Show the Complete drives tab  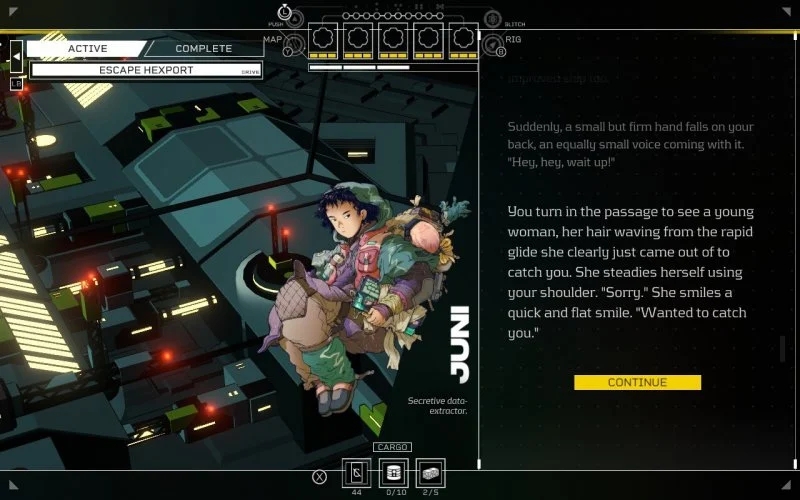click(203, 48)
